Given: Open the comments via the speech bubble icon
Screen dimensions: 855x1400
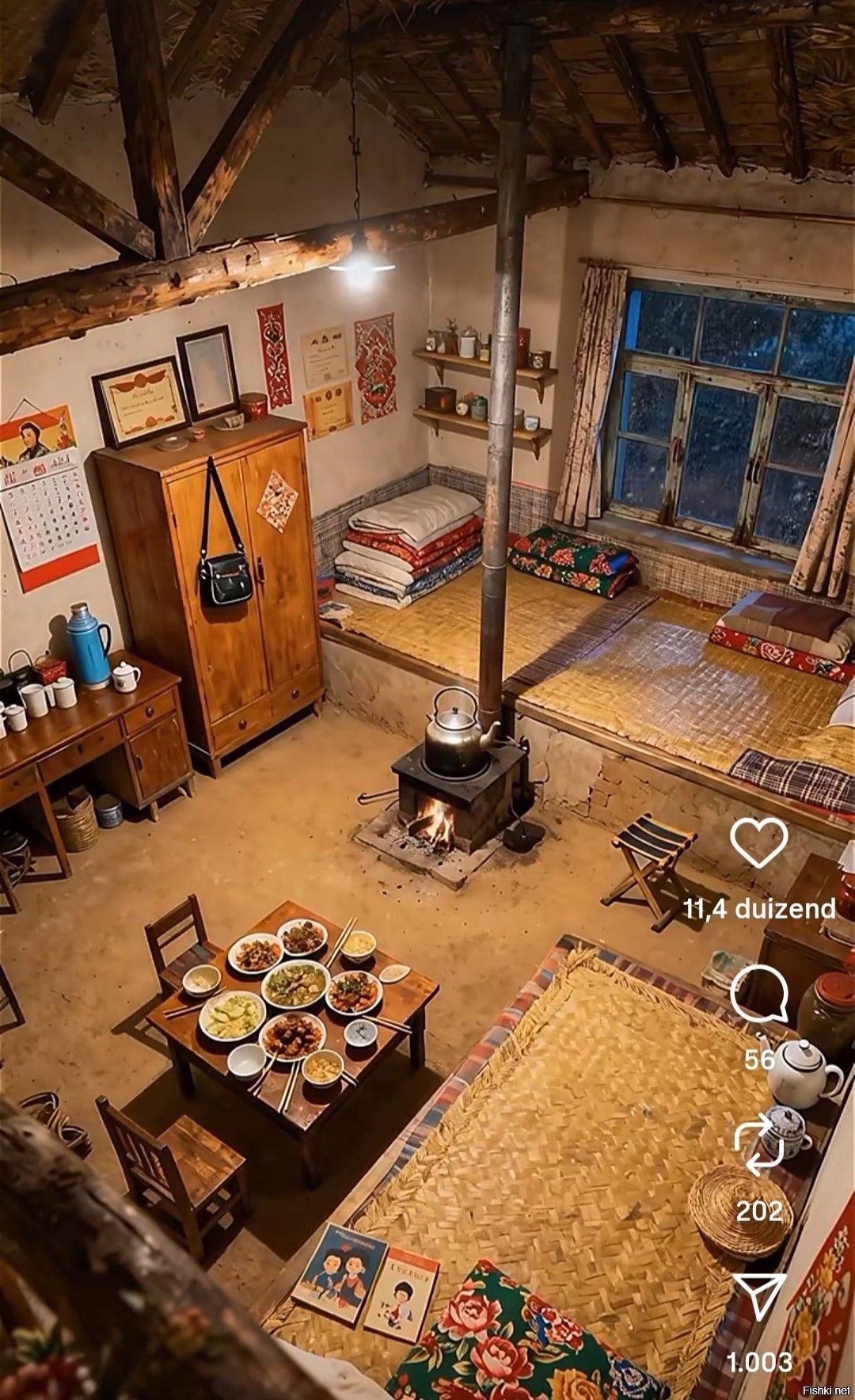Looking at the screenshot, I should point(758,995).
